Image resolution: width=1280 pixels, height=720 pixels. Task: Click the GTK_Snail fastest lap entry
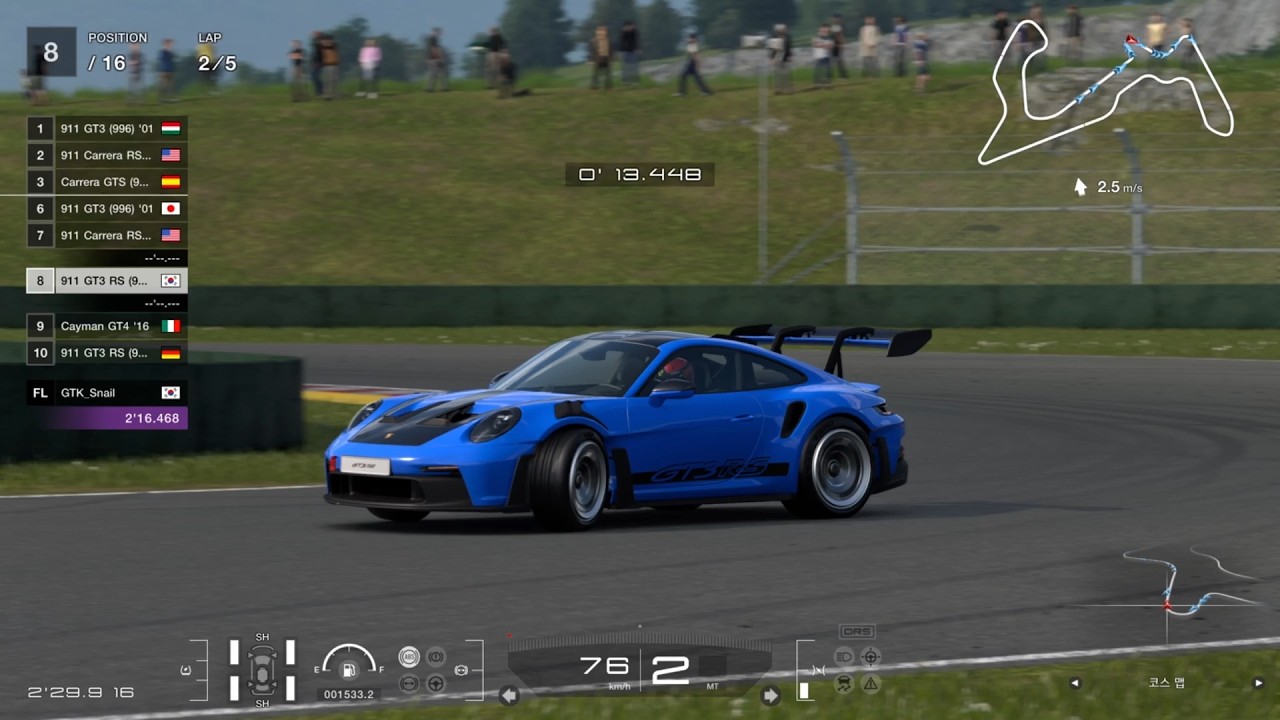coord(107,393)
